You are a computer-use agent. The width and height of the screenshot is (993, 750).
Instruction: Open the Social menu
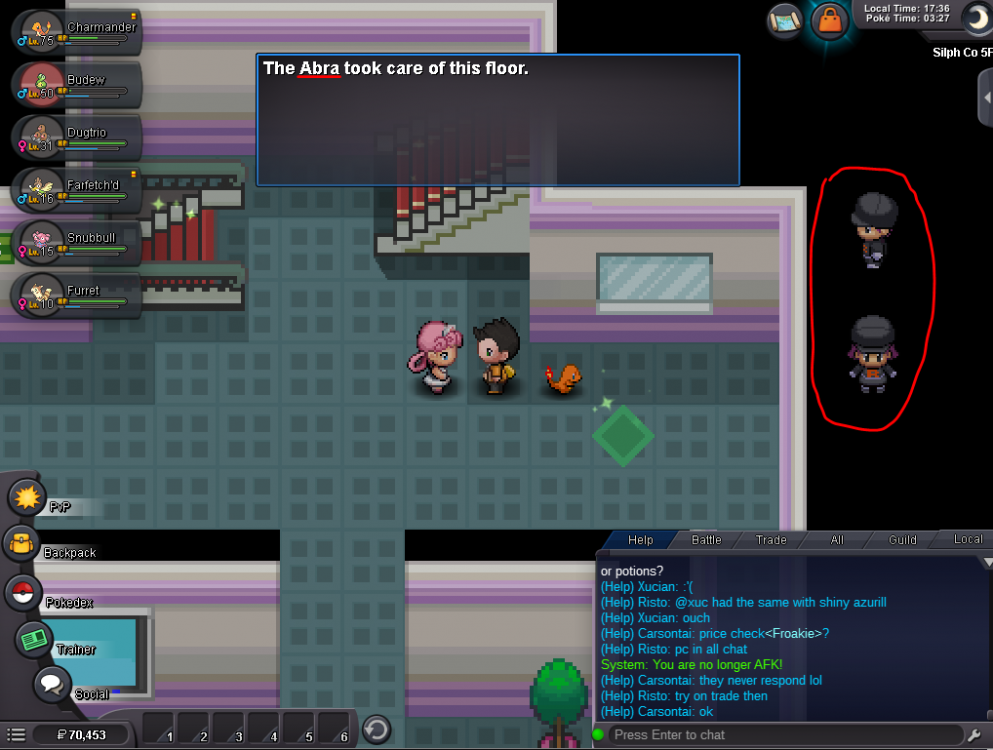coord(53,686)
